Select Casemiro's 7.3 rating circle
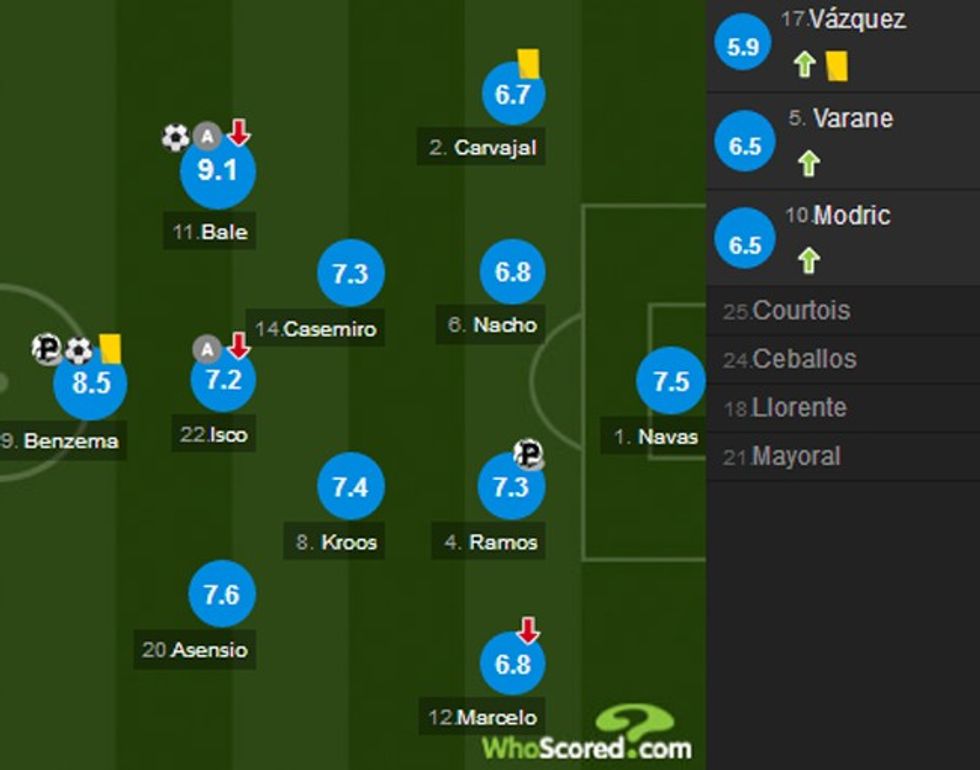This screenshot has width=980, height=770. click(350, 274)
